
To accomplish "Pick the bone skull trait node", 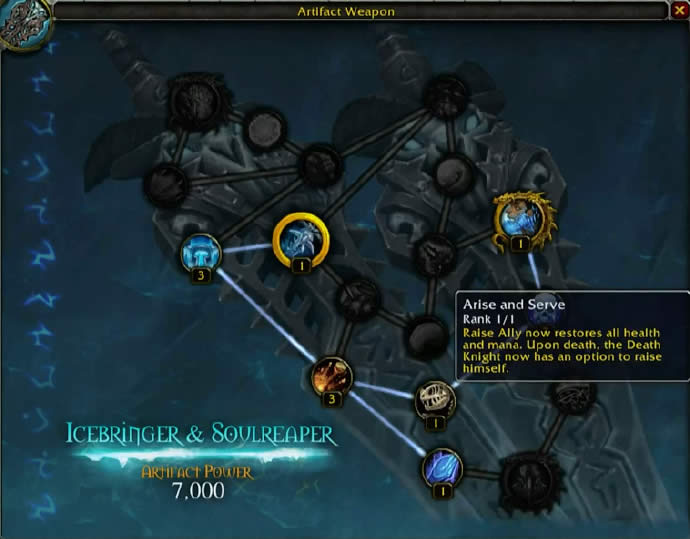I will tap(435, 398).
